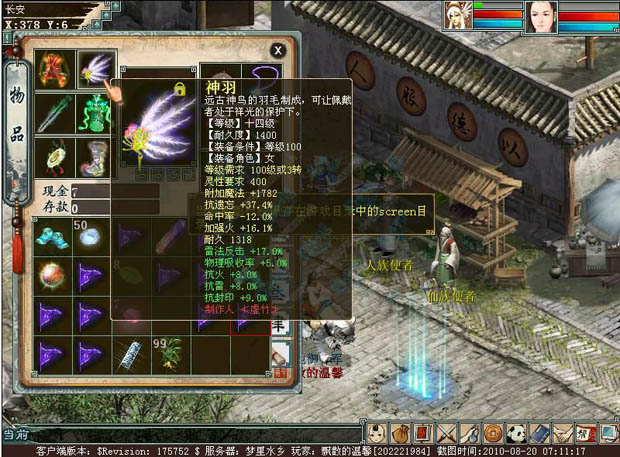Select the red armor item slot
The width and height of the screenshot is (620, 457).
click(52, 70)
